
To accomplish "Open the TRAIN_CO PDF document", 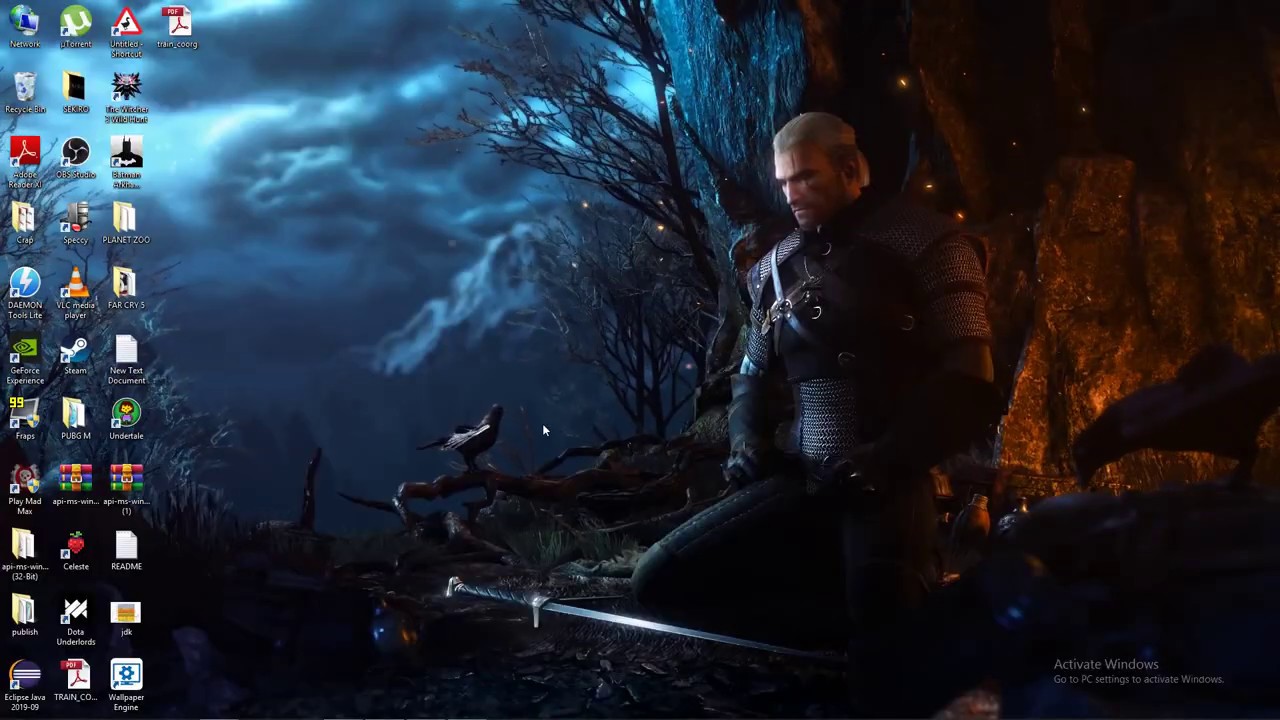I will 75,680.
